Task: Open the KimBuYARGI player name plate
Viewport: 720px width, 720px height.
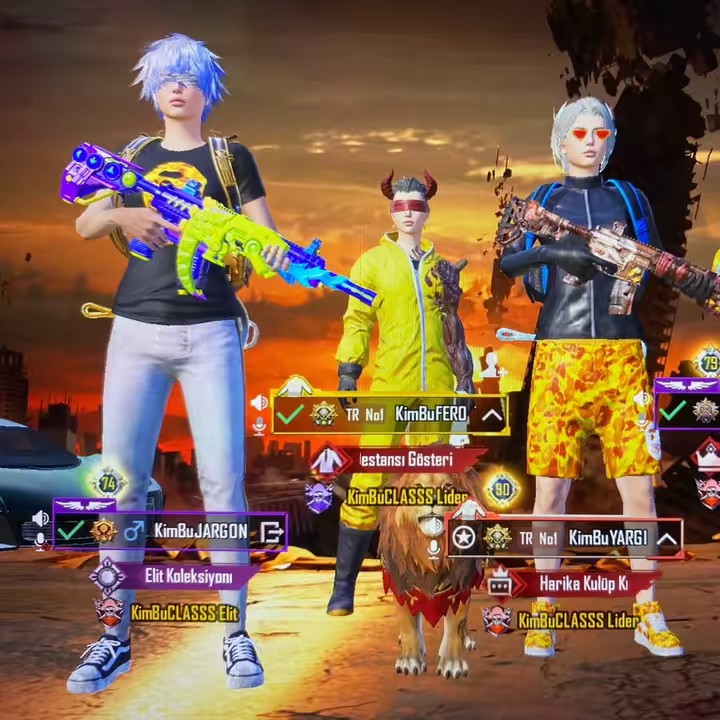Action: point(580,538)
